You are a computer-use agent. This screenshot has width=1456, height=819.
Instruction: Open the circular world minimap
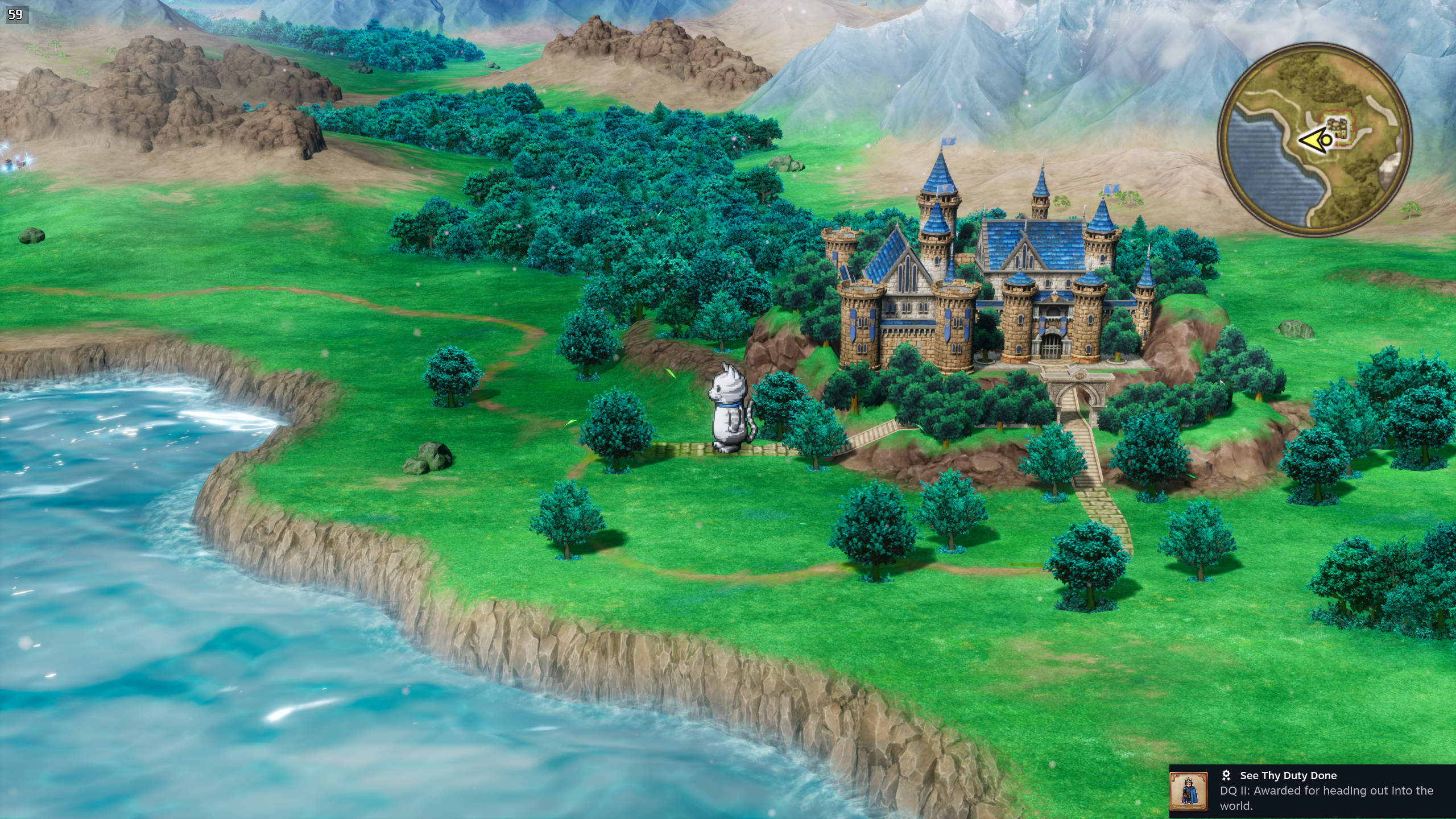(1314, 140)
